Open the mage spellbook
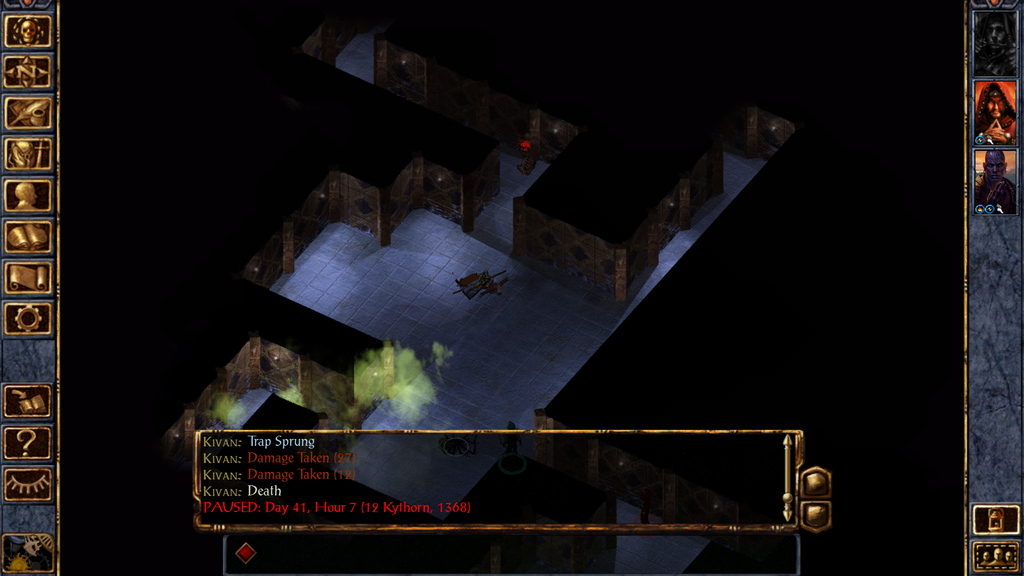 coord(28,237)
